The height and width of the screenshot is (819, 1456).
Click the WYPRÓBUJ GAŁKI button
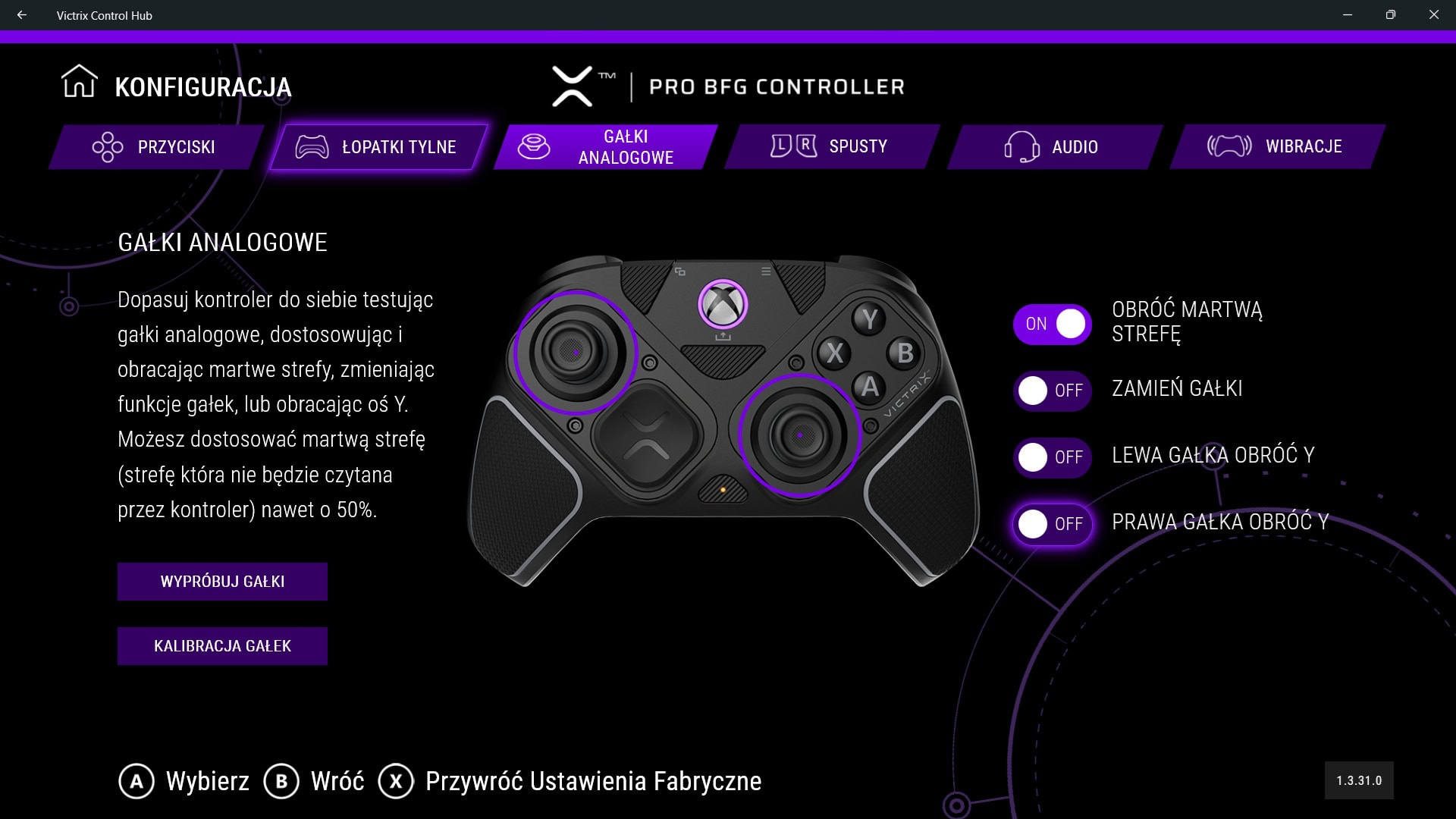(x=221, y=582)
